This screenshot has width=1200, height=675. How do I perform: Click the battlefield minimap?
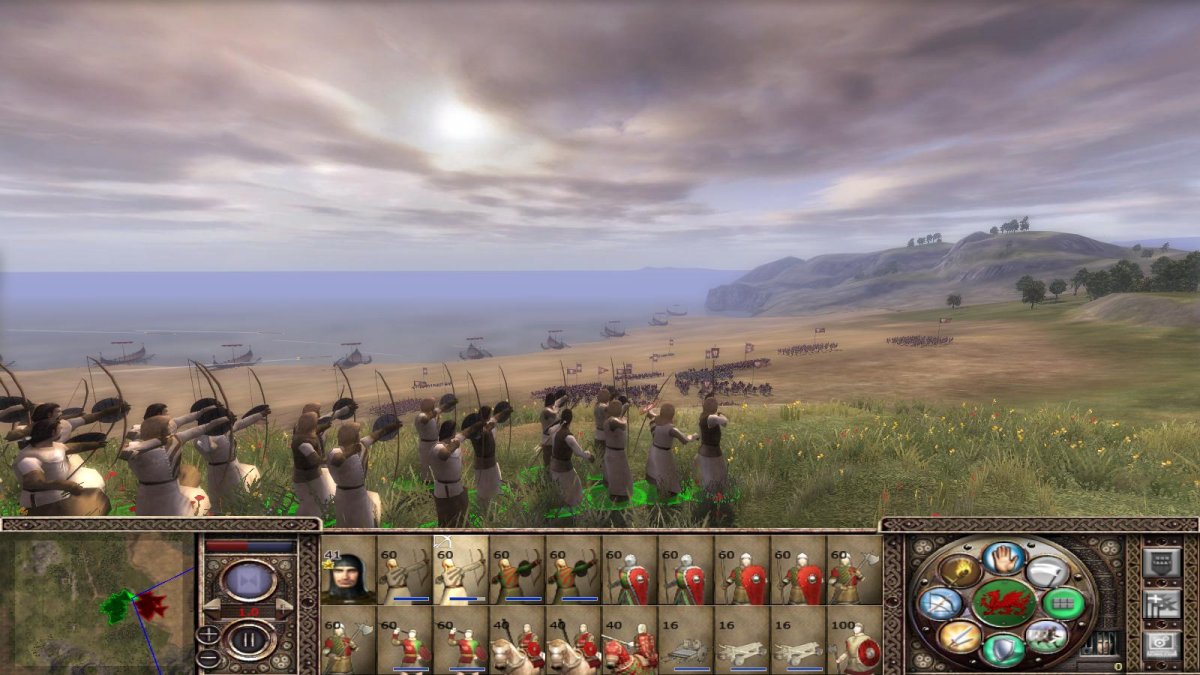[98, 602]
